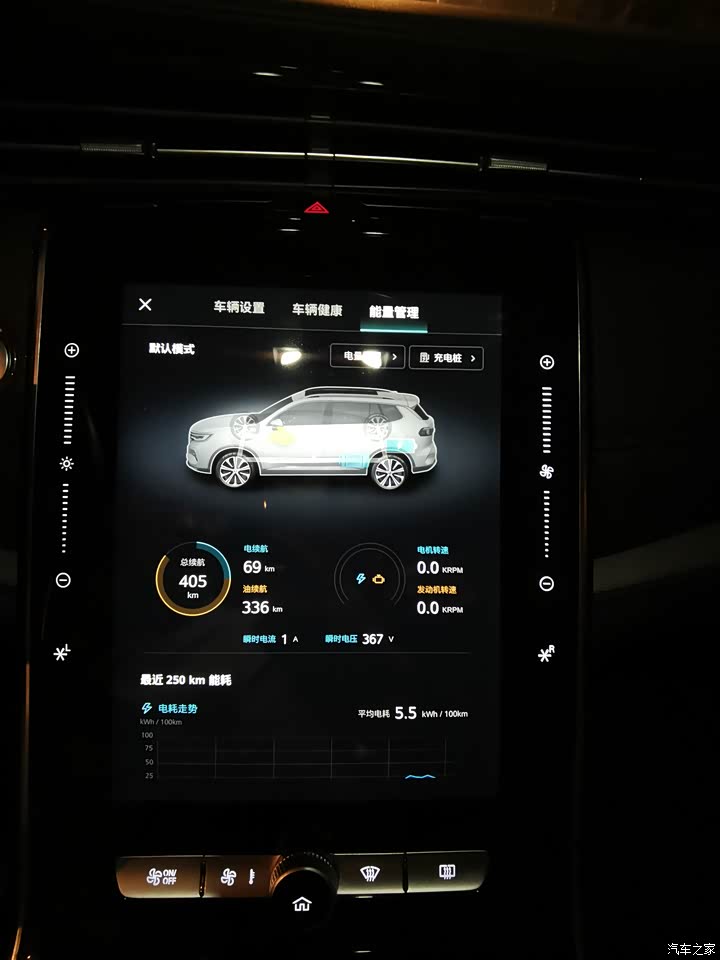Toggle the left-side snowflake L control
The height and width of the screenshot is (960, 720).
pyautogui.click(x=63, y=653)
